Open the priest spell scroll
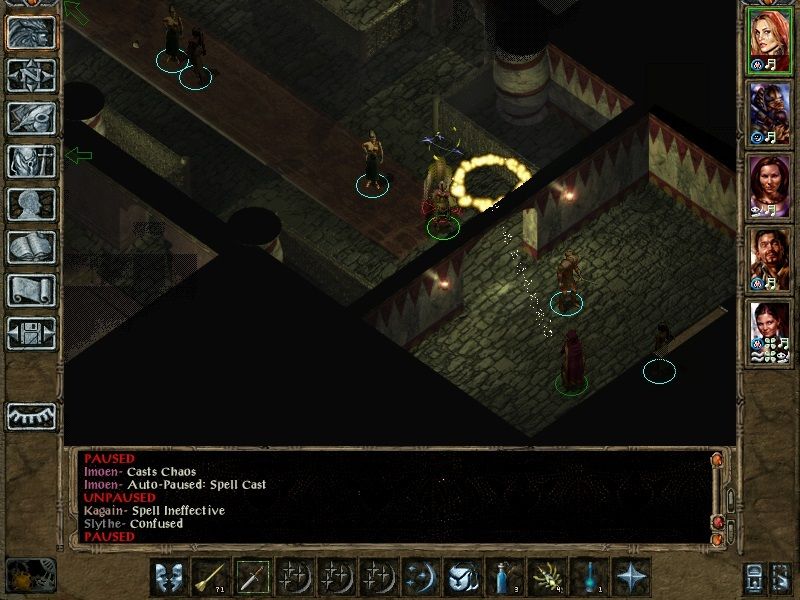Image resolution: width=800 pixels, height=600 pixels. click(x=32, y=290)
